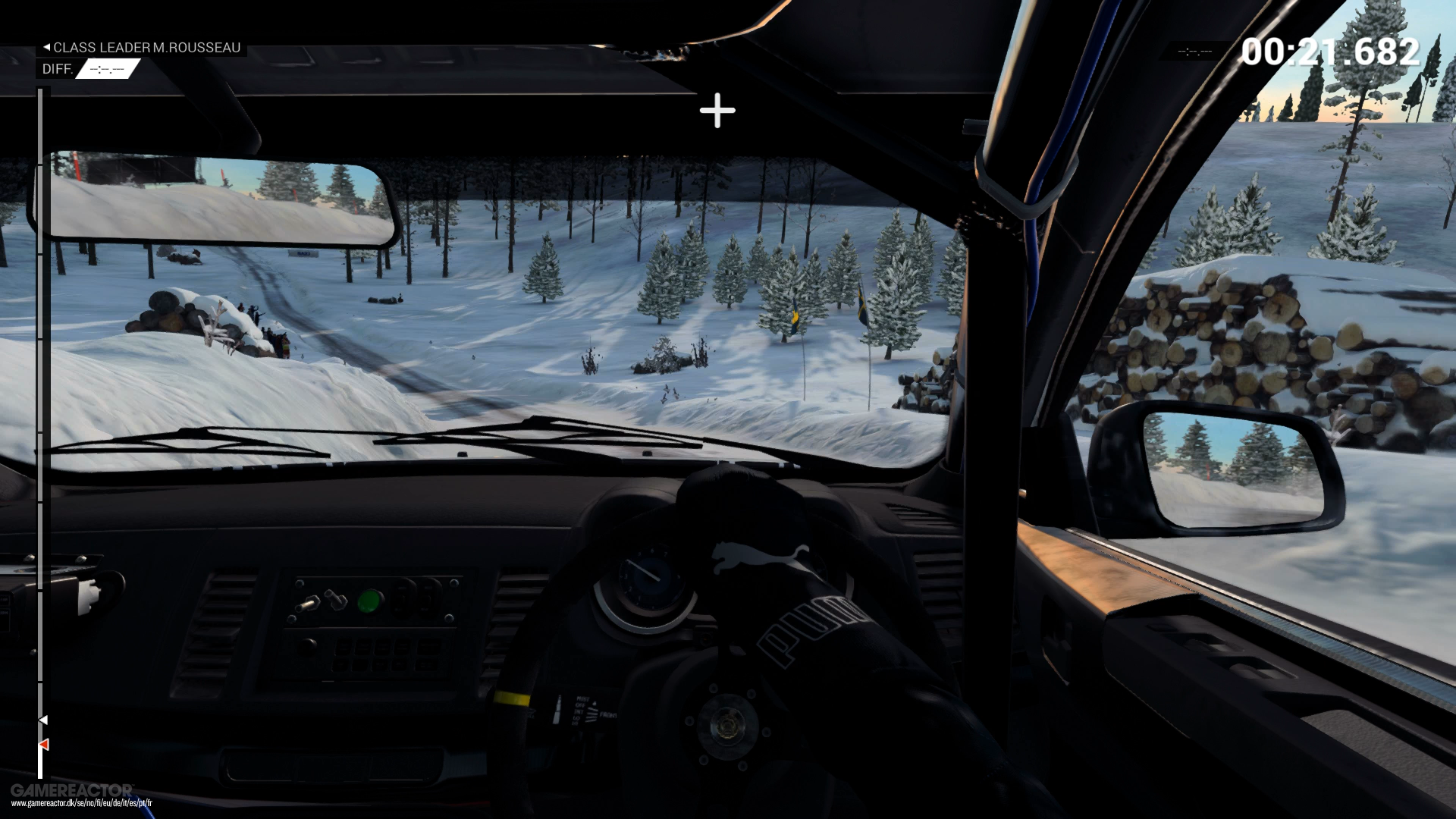This screenshot has height=819, width=1456.
Task: Flip the left toggle switch on the dashboard
Action: pos(308,603)
